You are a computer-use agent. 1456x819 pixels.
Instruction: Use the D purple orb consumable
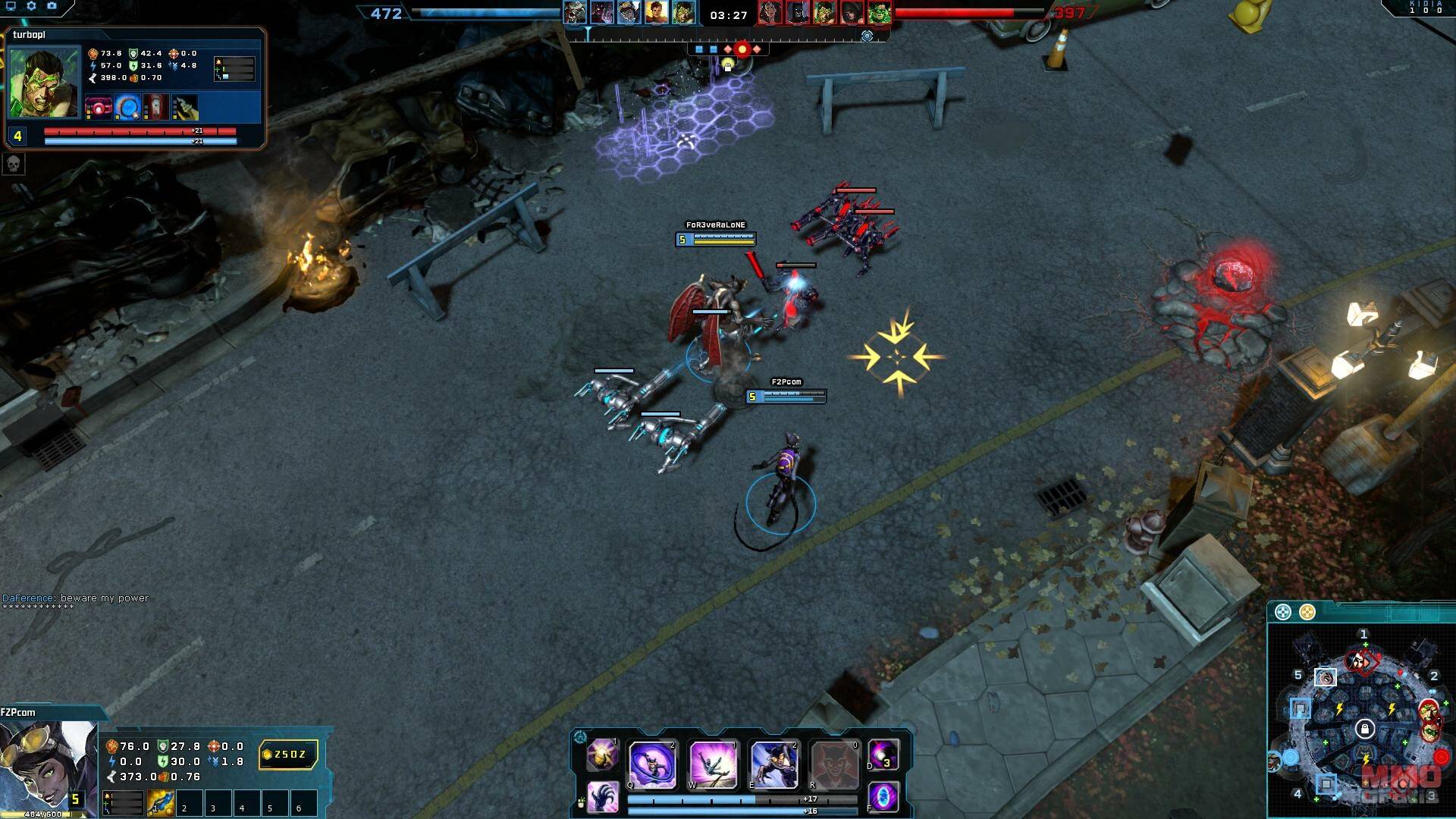tap(883, 755)
